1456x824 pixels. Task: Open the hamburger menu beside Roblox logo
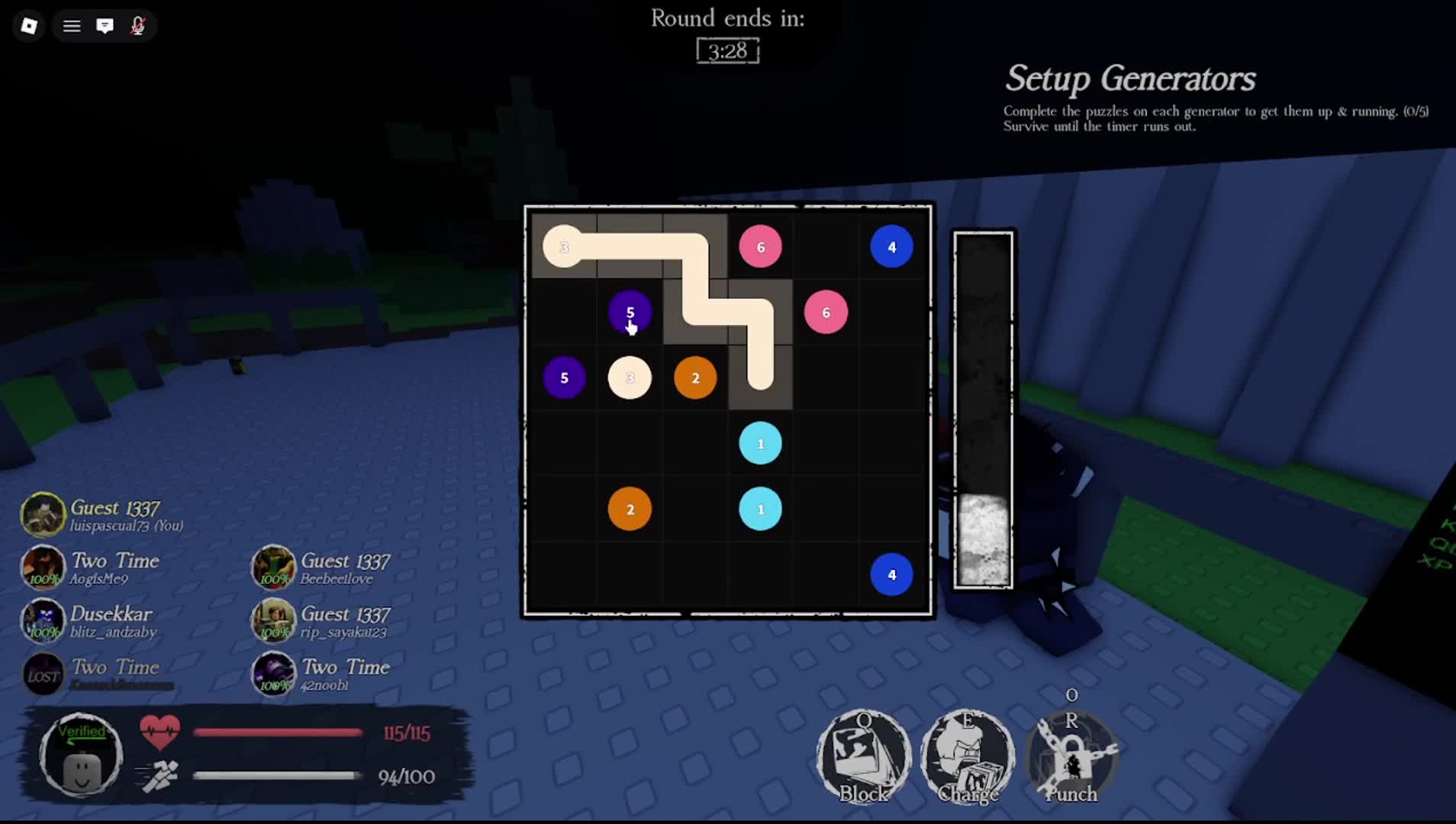(x=71, y=25)
